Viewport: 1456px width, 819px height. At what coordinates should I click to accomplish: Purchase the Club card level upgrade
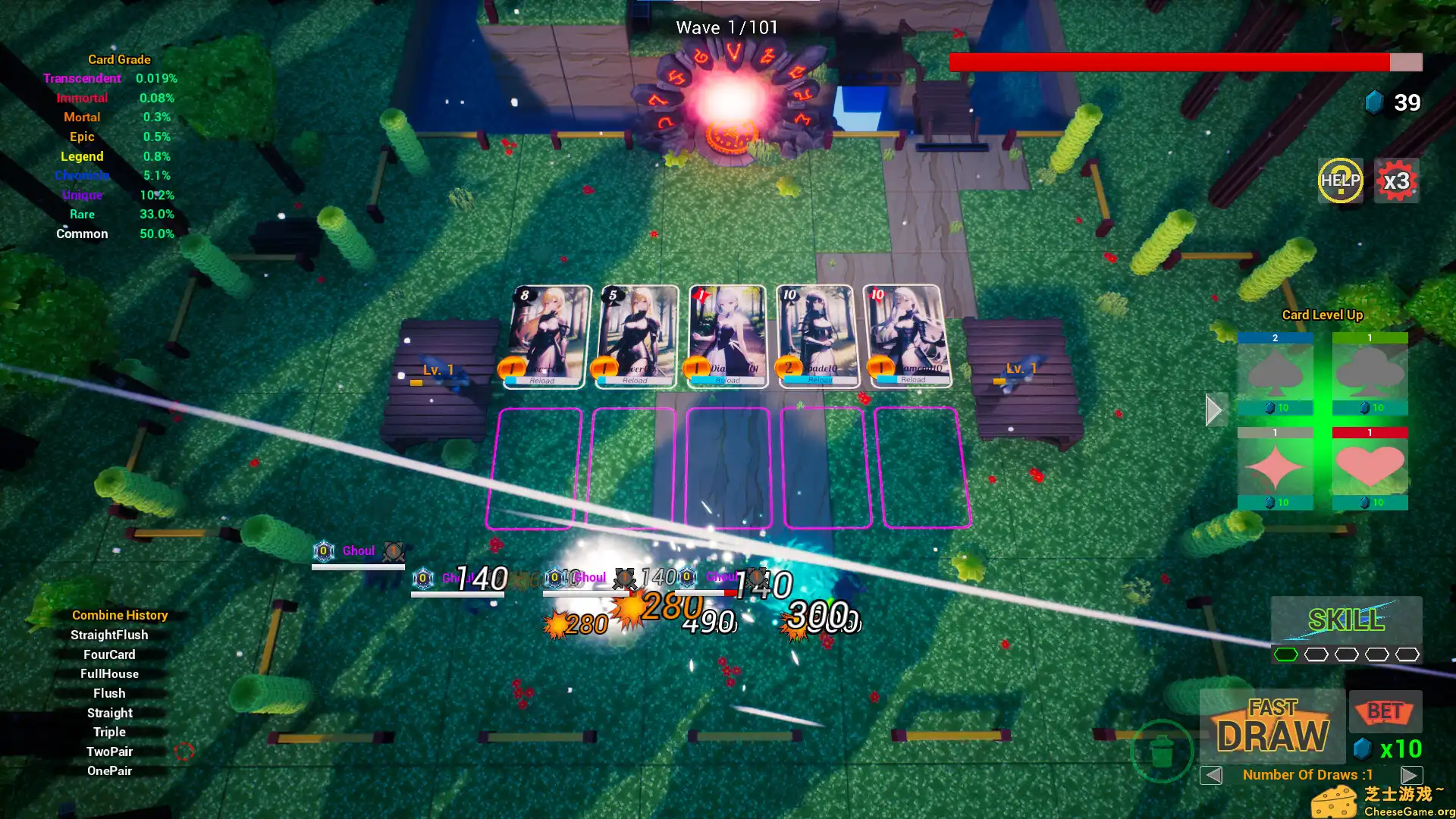coord(1370,375)
